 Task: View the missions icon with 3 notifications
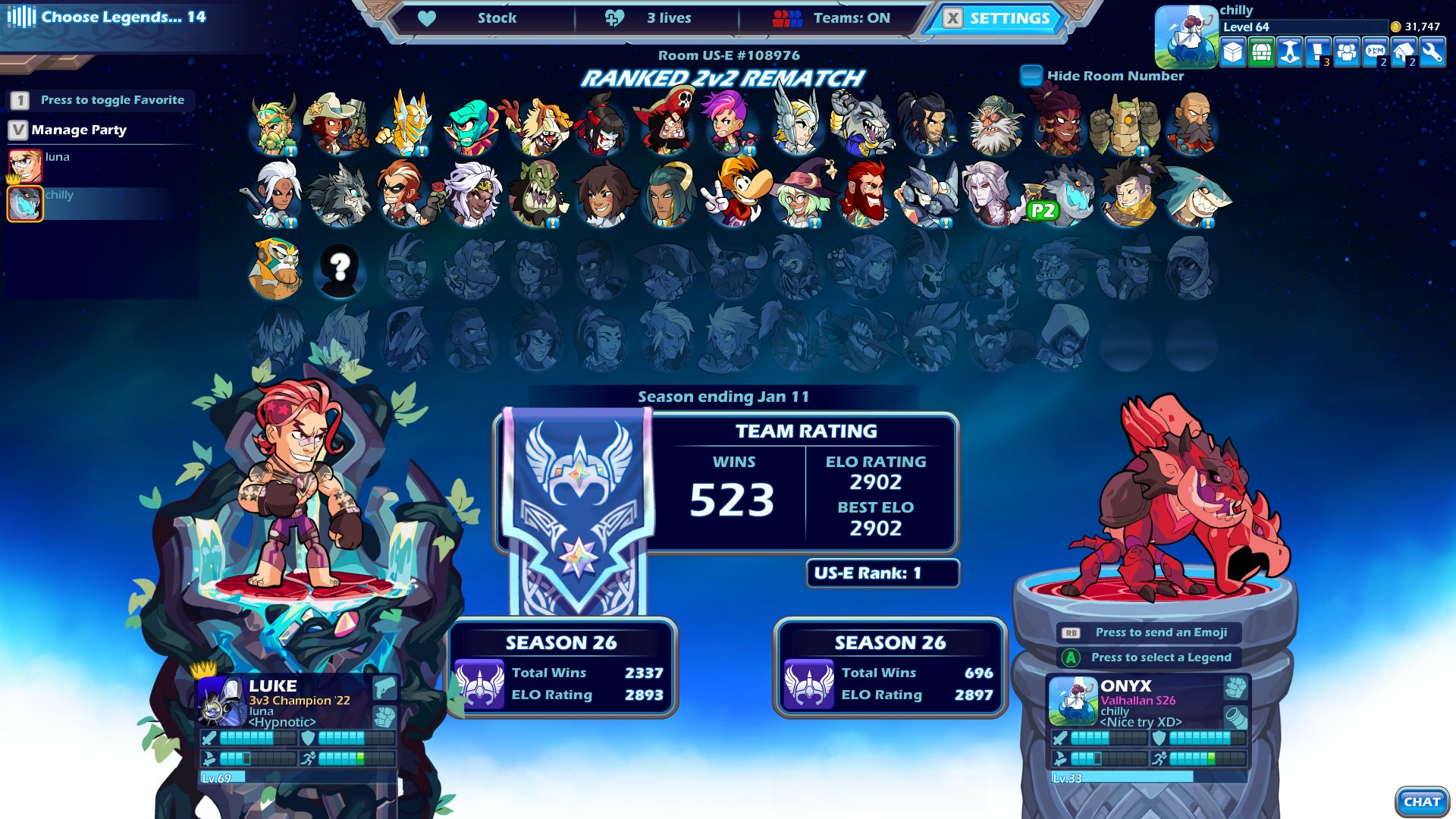click(x=1317, y=53)
